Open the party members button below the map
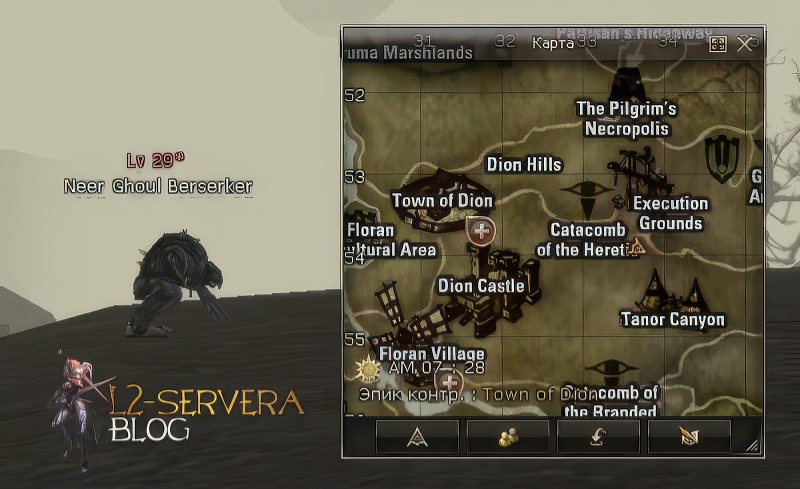Screen dimensions: 800x489 coord(507,436)
